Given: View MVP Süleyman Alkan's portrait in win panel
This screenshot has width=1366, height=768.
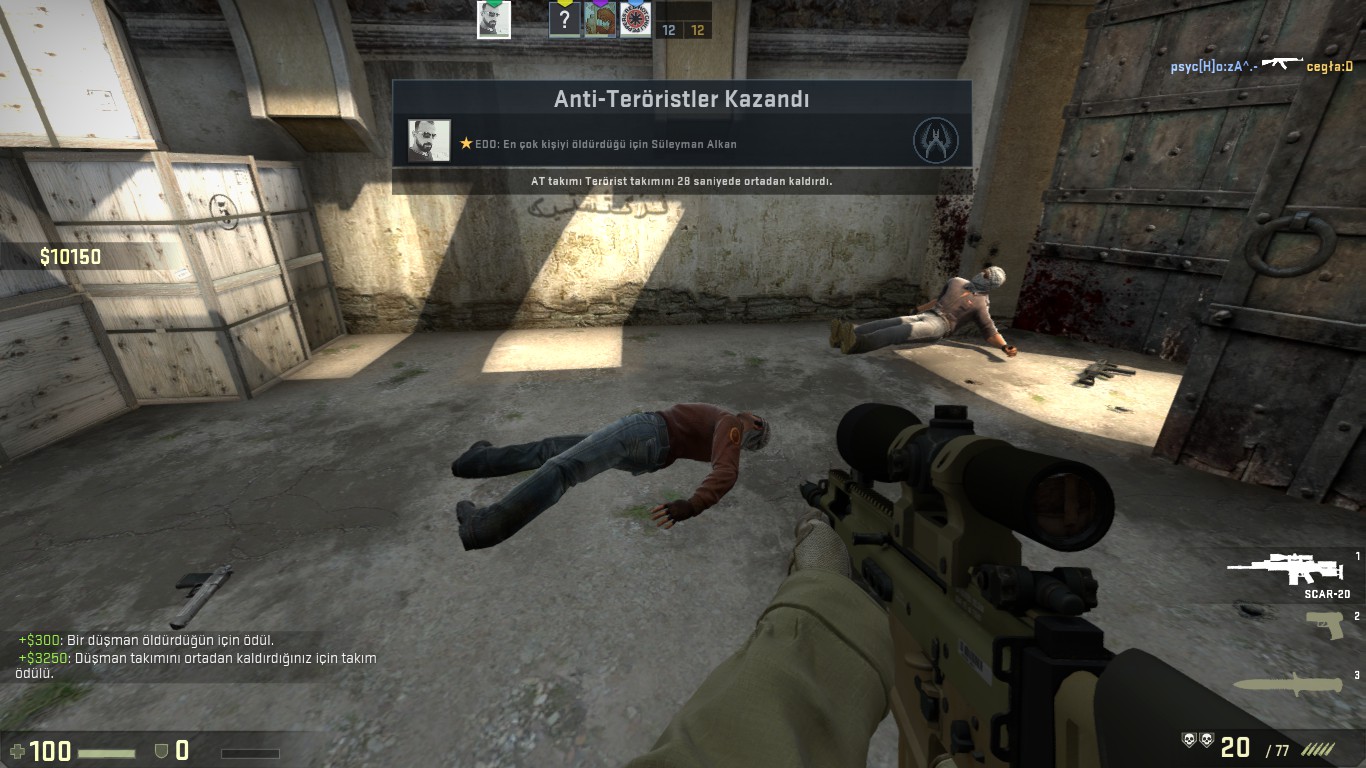Looking at the screenshot, I should [x=429, y=141].
